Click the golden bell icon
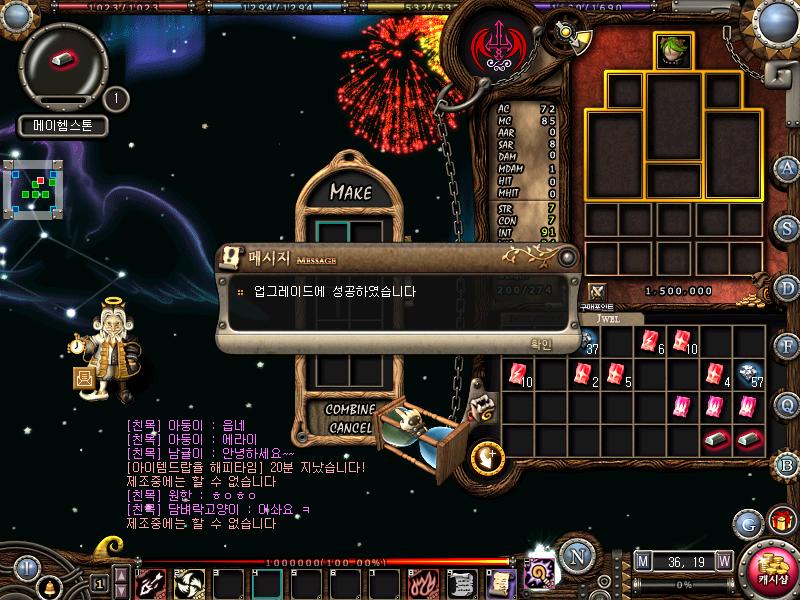This screenshot has width=800, height=600. click(47, 588)
